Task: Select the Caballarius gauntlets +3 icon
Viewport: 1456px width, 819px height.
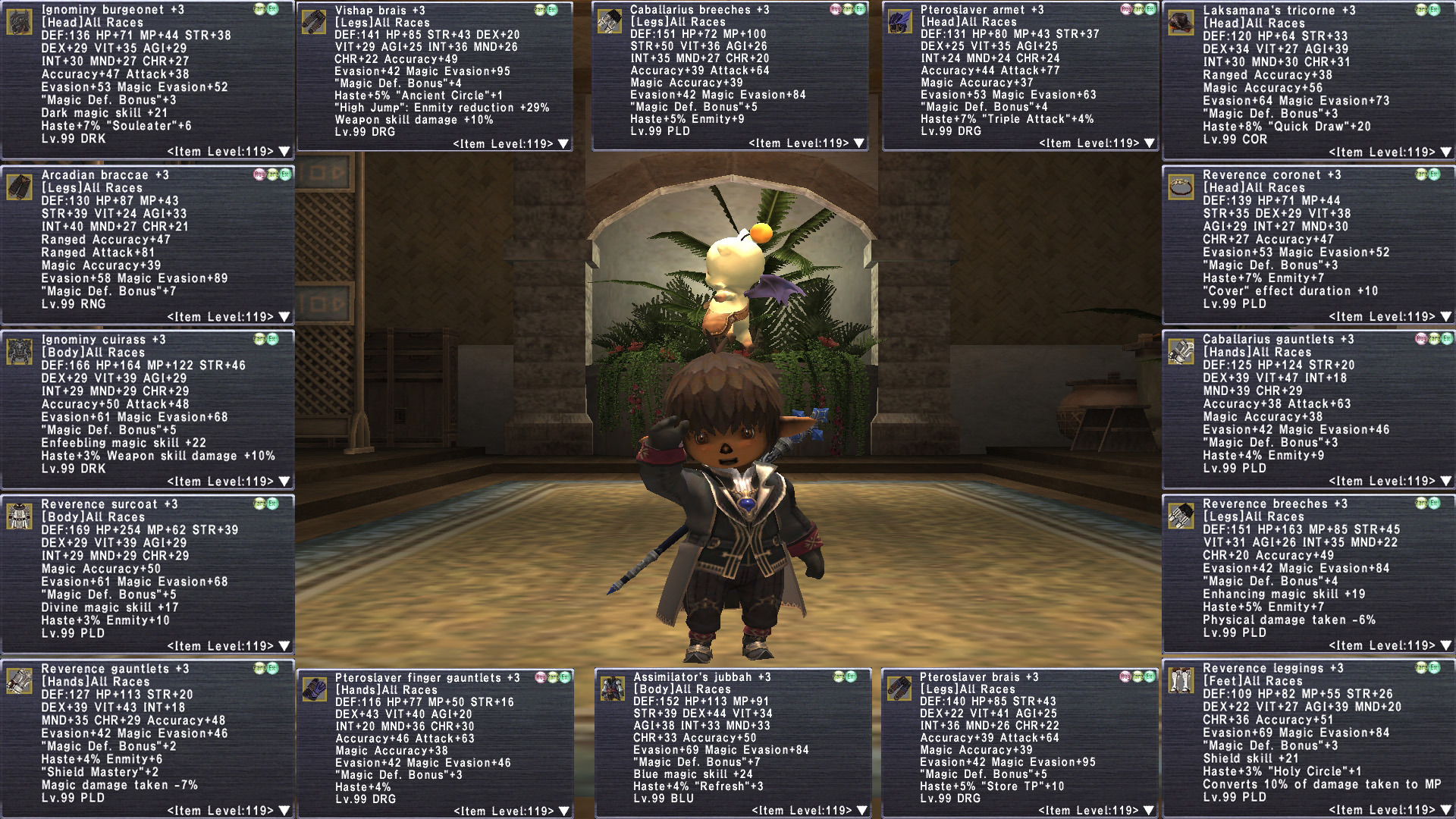Action: (x=1181, y=352)
